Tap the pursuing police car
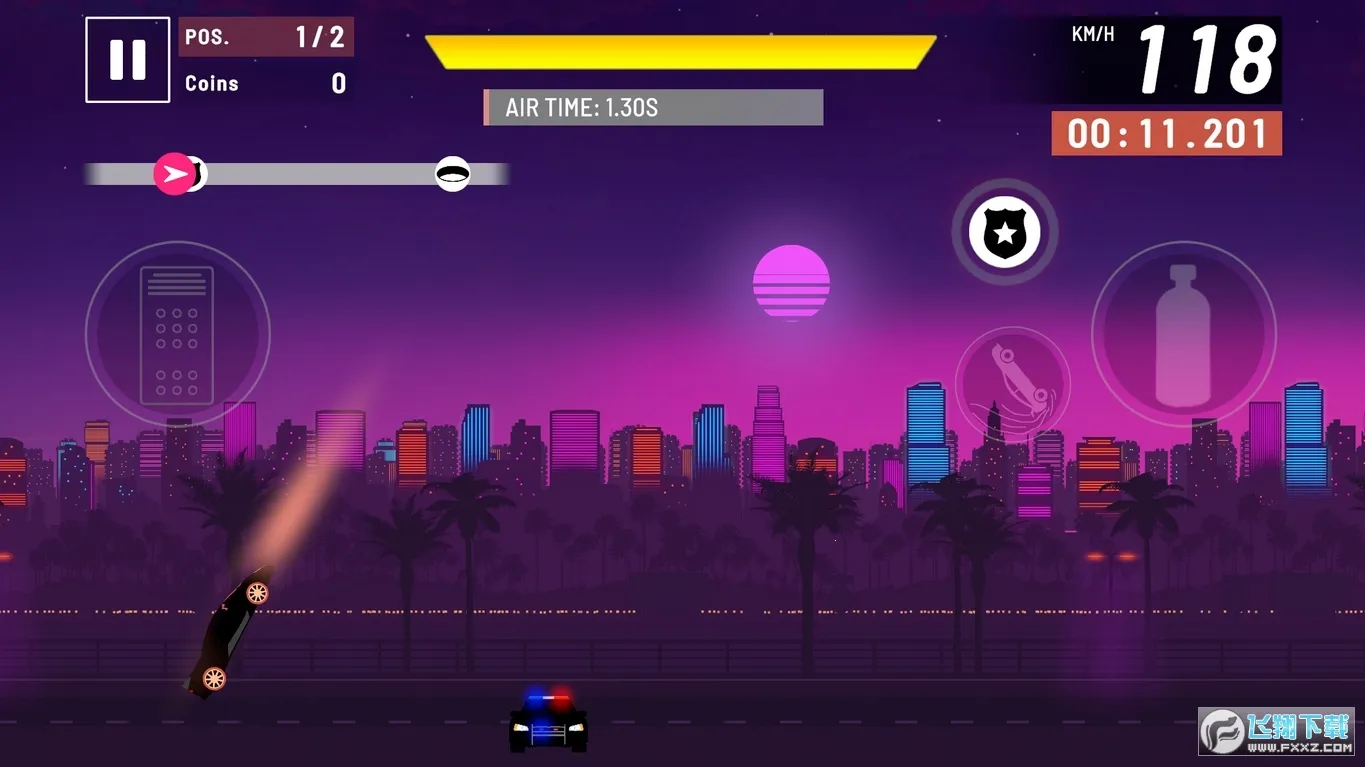1365x767 pixels. tap(546, 730)
